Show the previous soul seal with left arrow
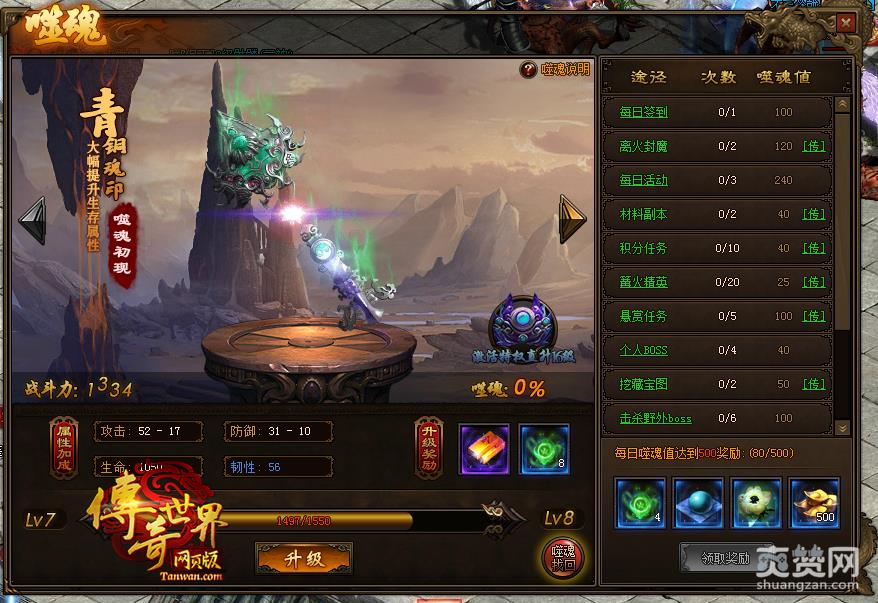 pos(32,220)
